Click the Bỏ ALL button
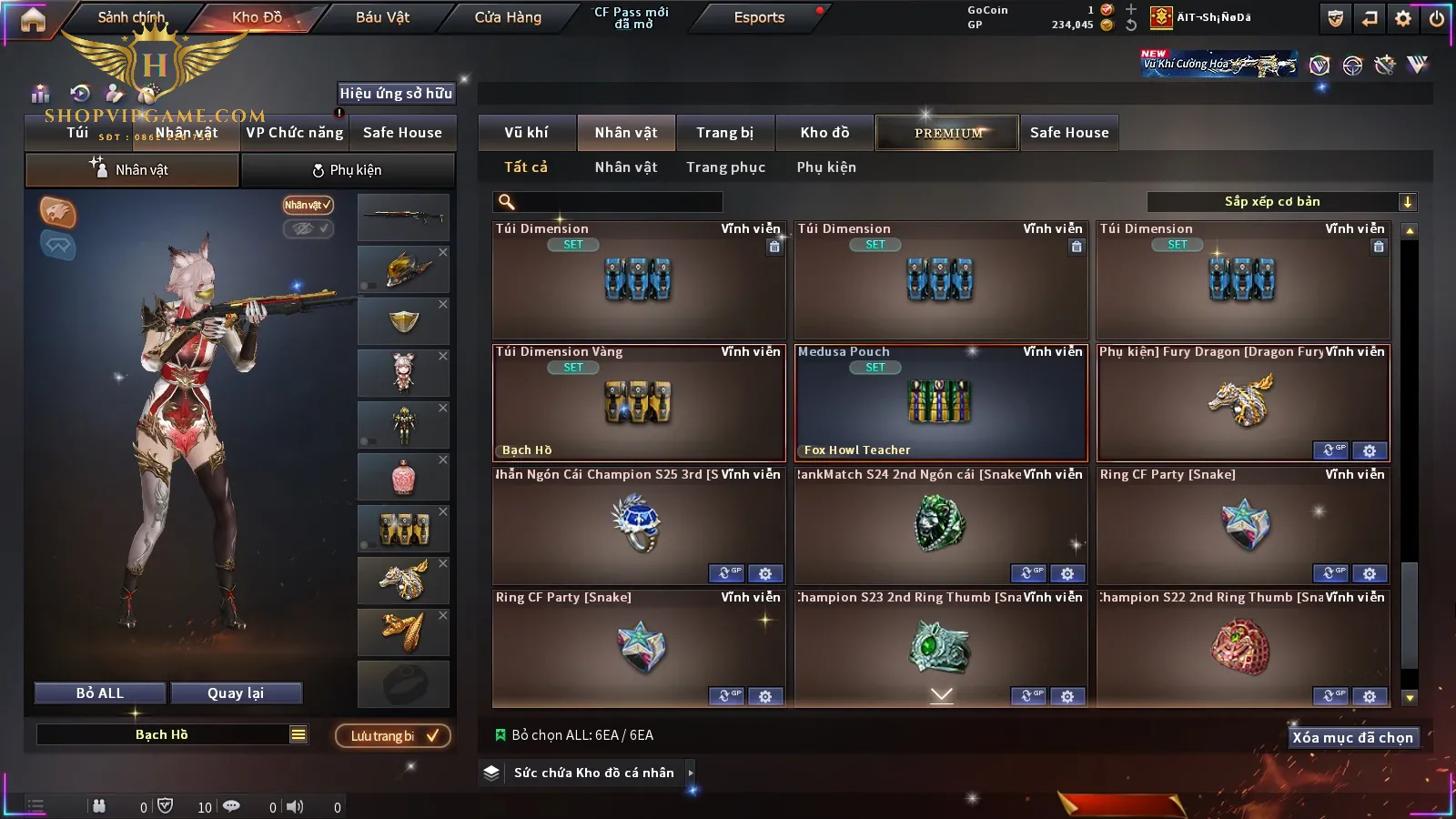 100,693
